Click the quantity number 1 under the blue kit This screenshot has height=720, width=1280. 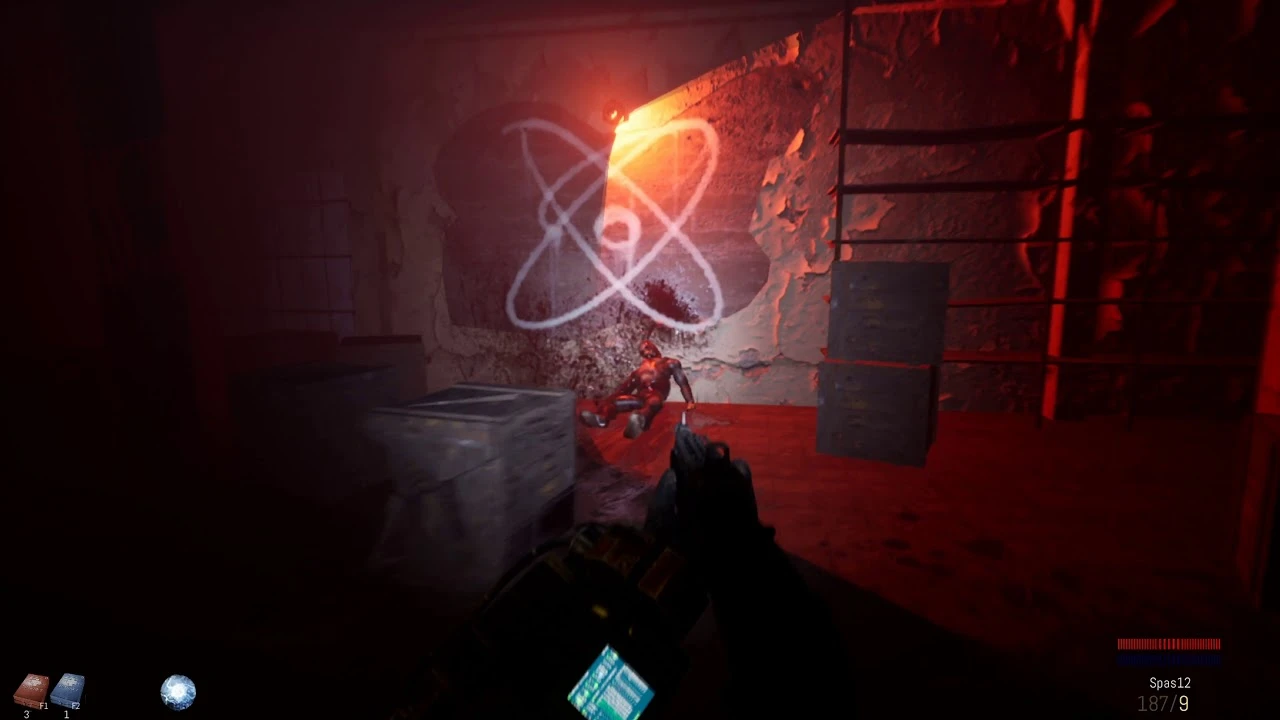coord(66,713)
